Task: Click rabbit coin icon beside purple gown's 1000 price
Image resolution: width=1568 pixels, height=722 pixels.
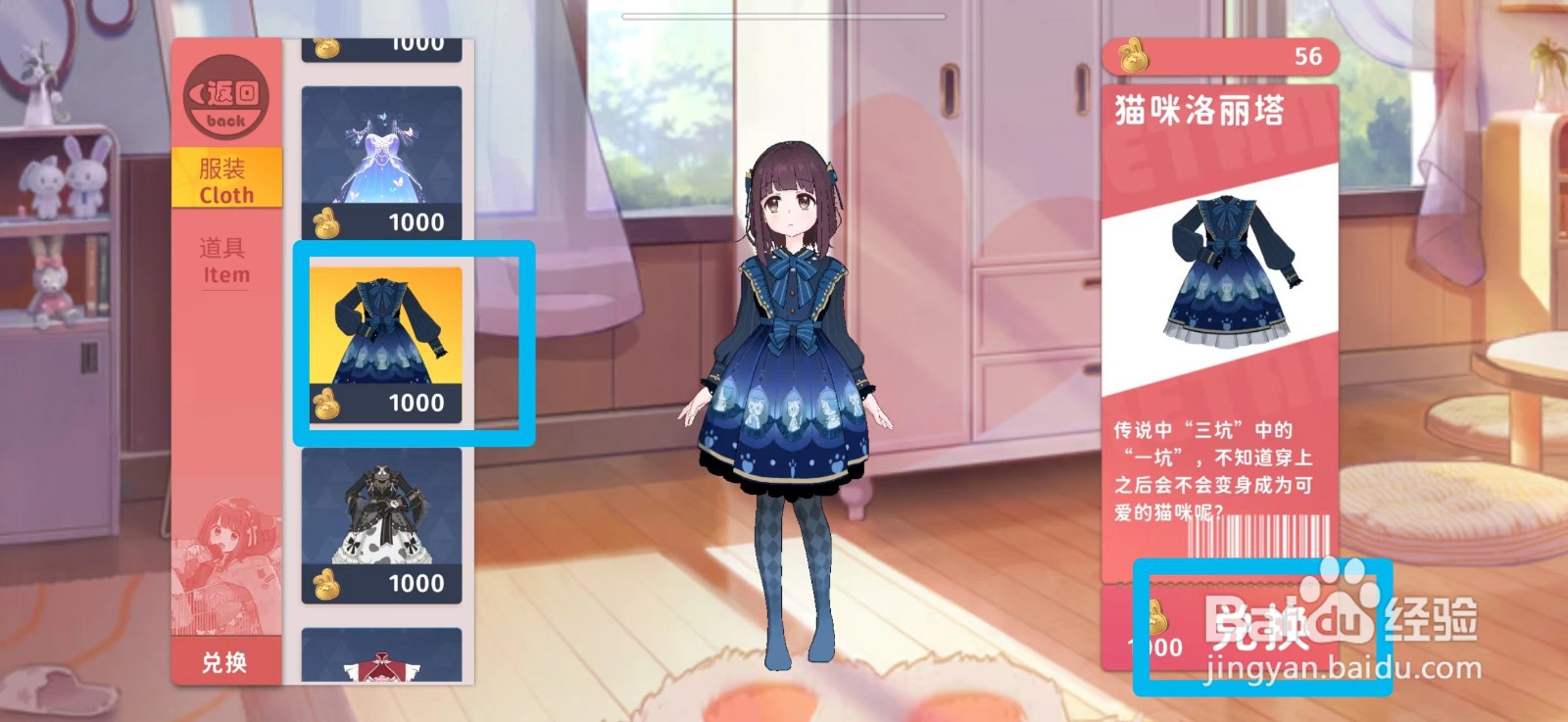Action: [x=326, y=222]
